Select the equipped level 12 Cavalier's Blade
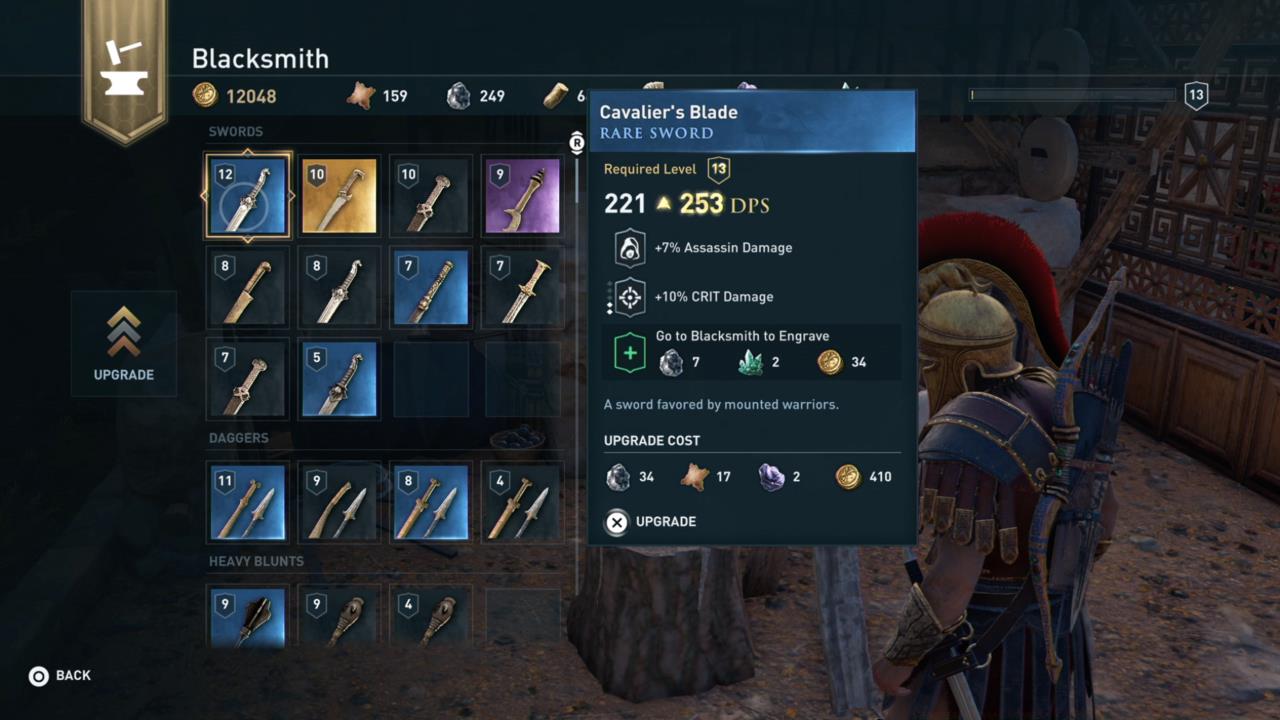Viewport: 1280px width, 720px height. pyautogui.click(x=247, y=195)
